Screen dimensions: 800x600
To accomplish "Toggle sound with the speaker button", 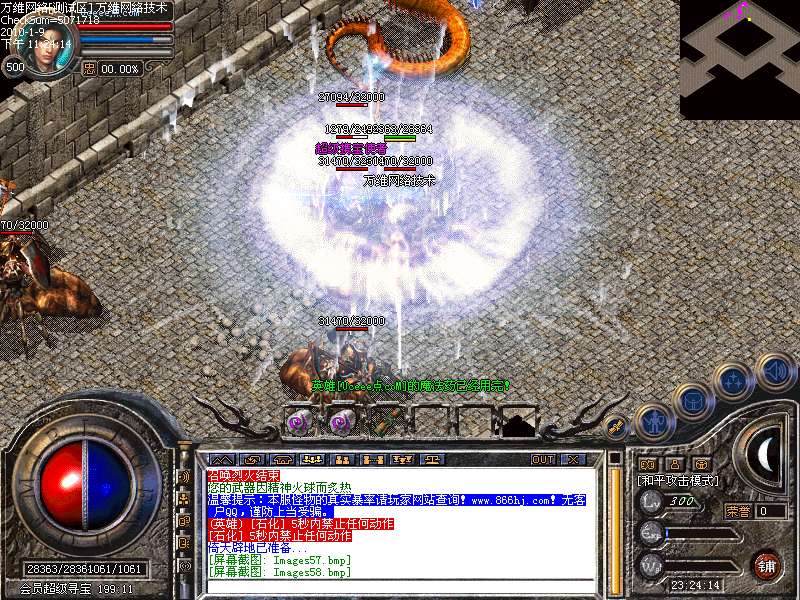I will coord(774,370).
